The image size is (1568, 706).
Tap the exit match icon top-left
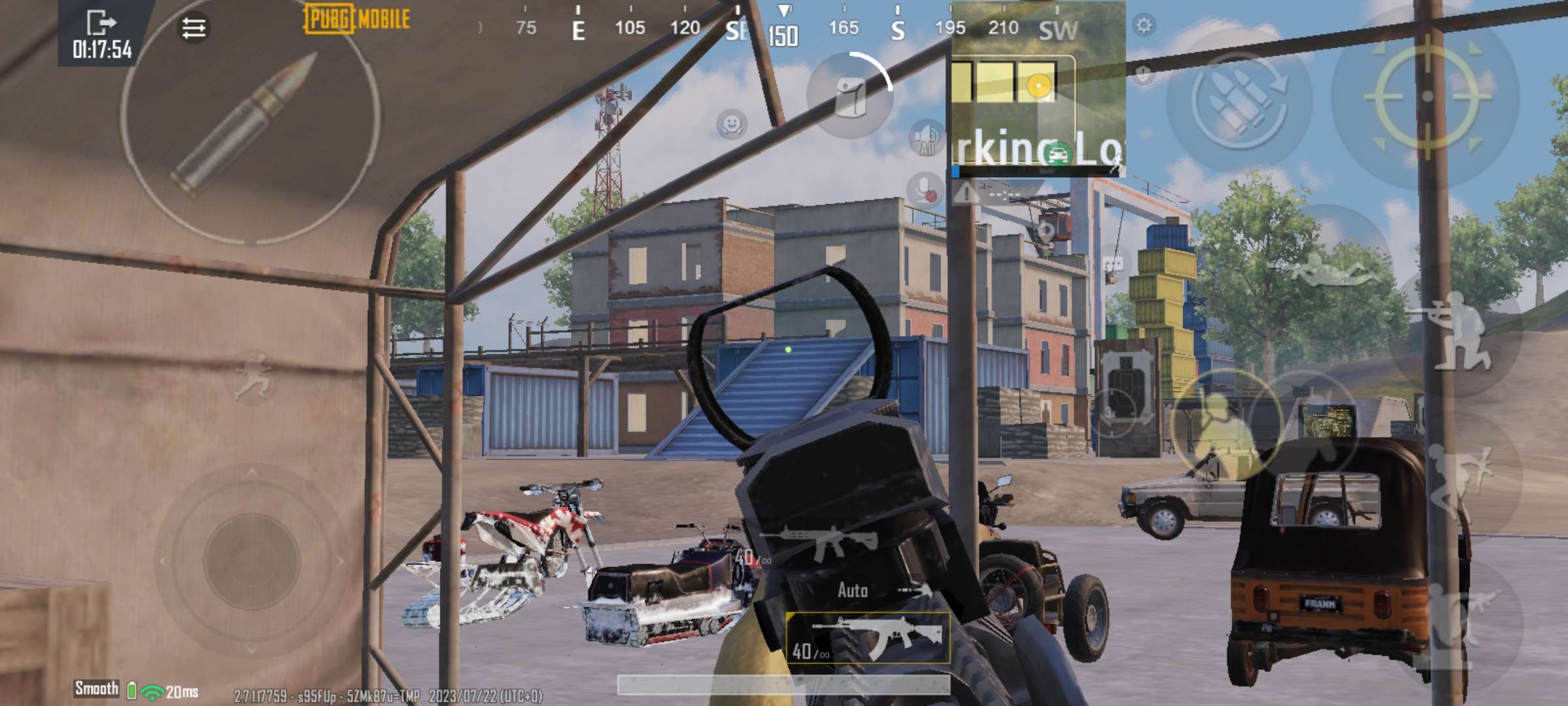(x=101, y=22)
